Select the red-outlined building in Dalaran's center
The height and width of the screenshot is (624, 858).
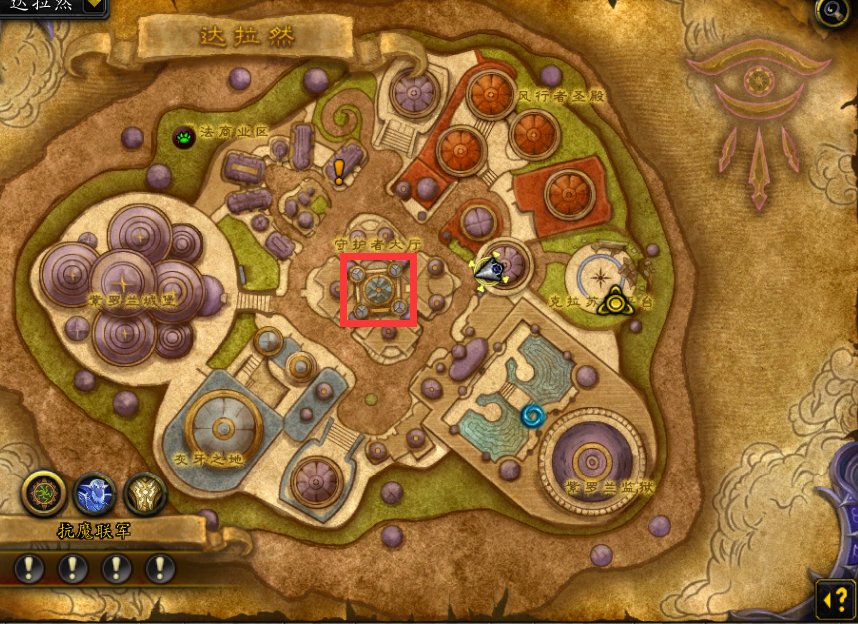coord(379,291)
